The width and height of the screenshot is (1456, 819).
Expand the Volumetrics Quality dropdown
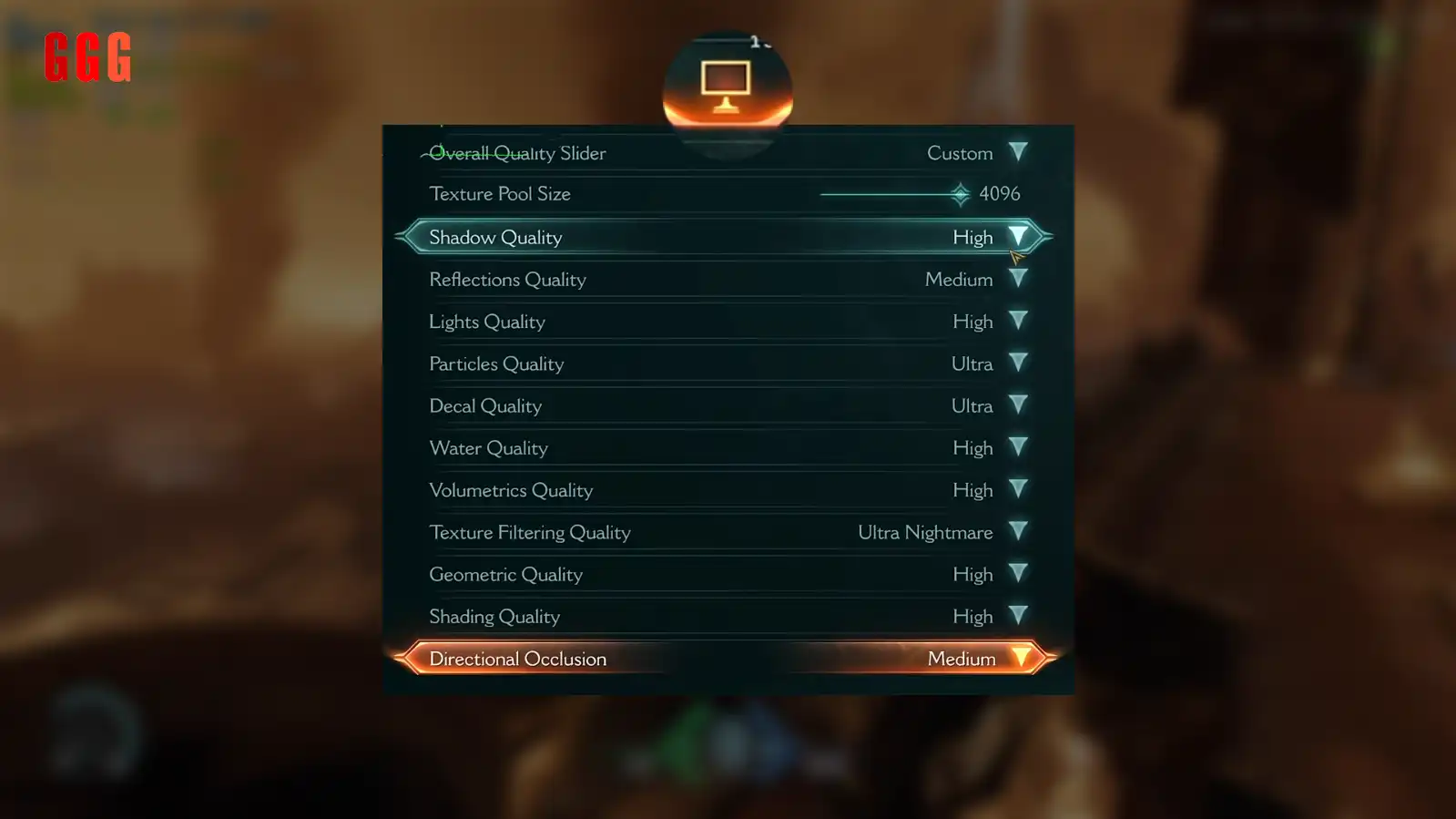click(x=1017, y=490)
